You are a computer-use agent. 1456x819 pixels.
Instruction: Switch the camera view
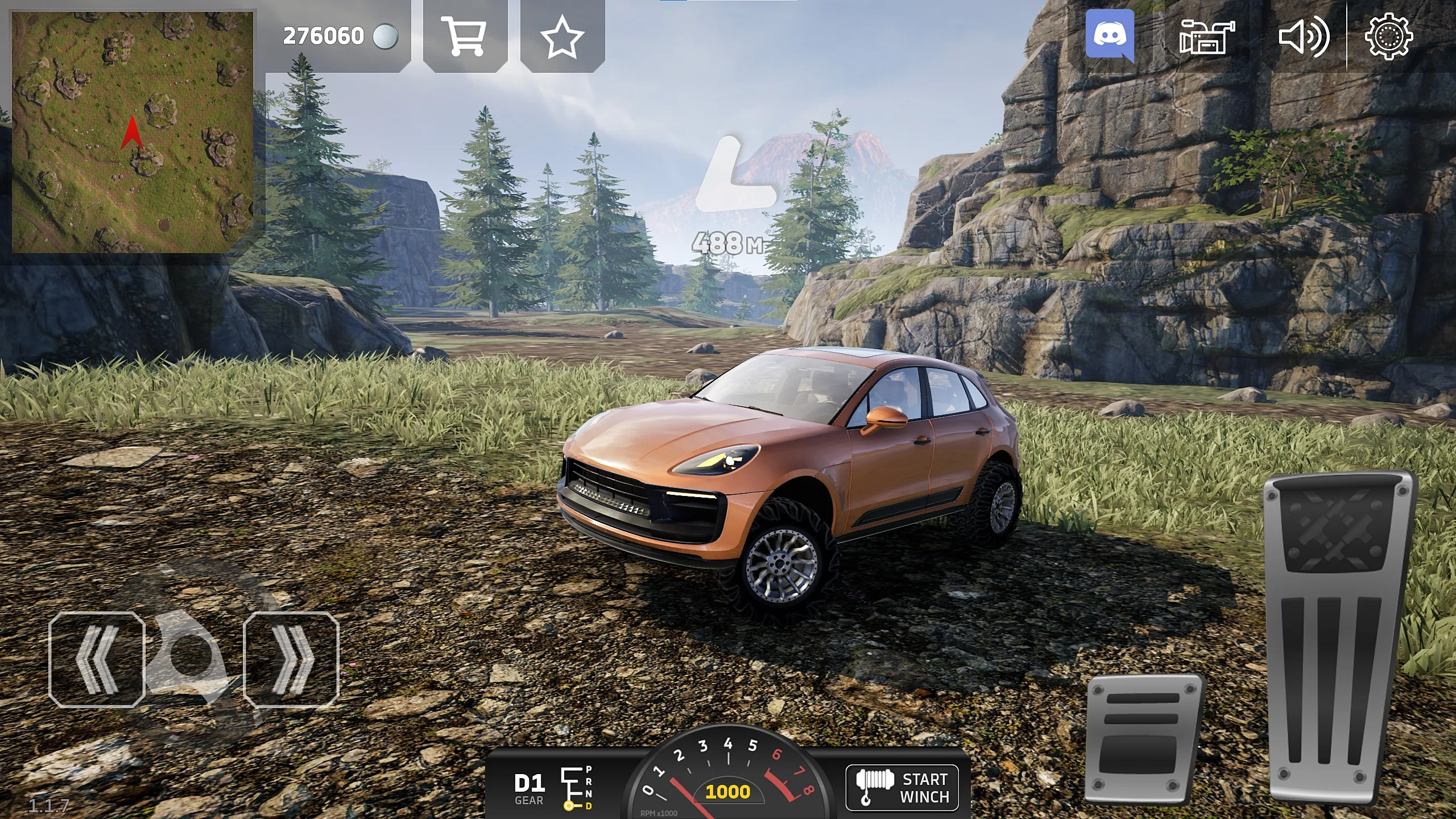tap(1206, 36)
